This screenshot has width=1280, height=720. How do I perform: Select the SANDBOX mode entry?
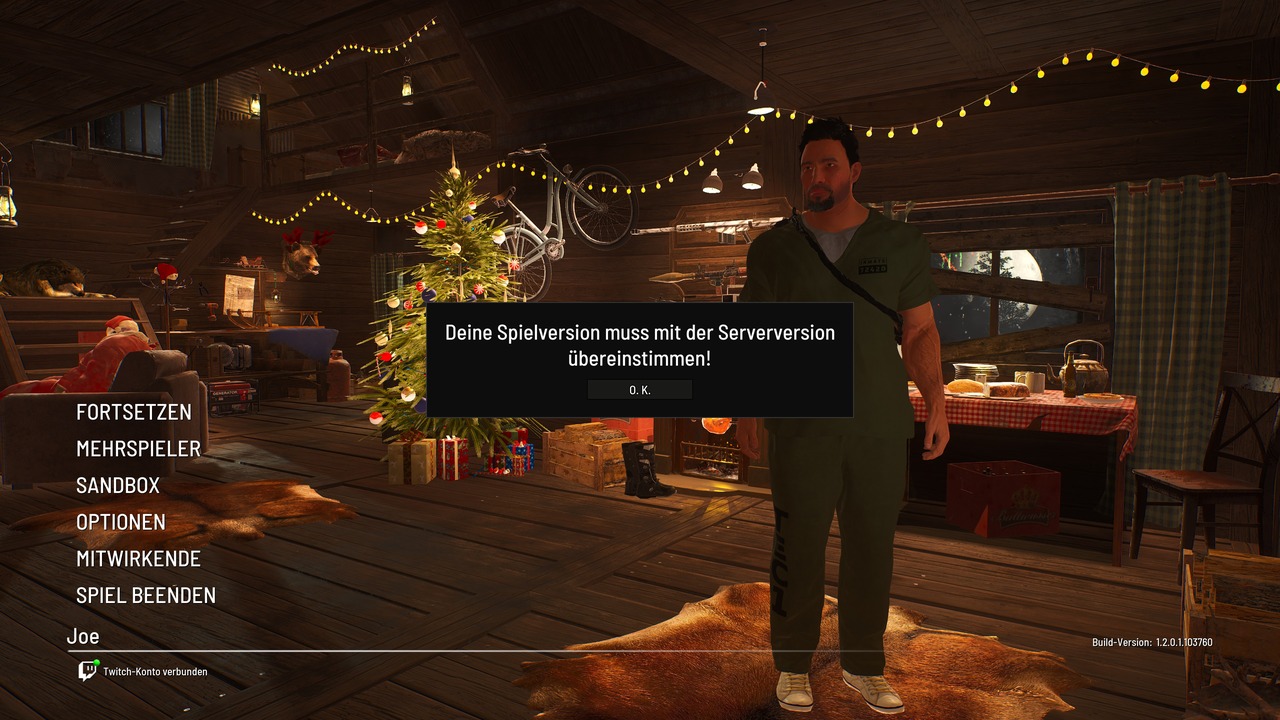pos(118,486)
